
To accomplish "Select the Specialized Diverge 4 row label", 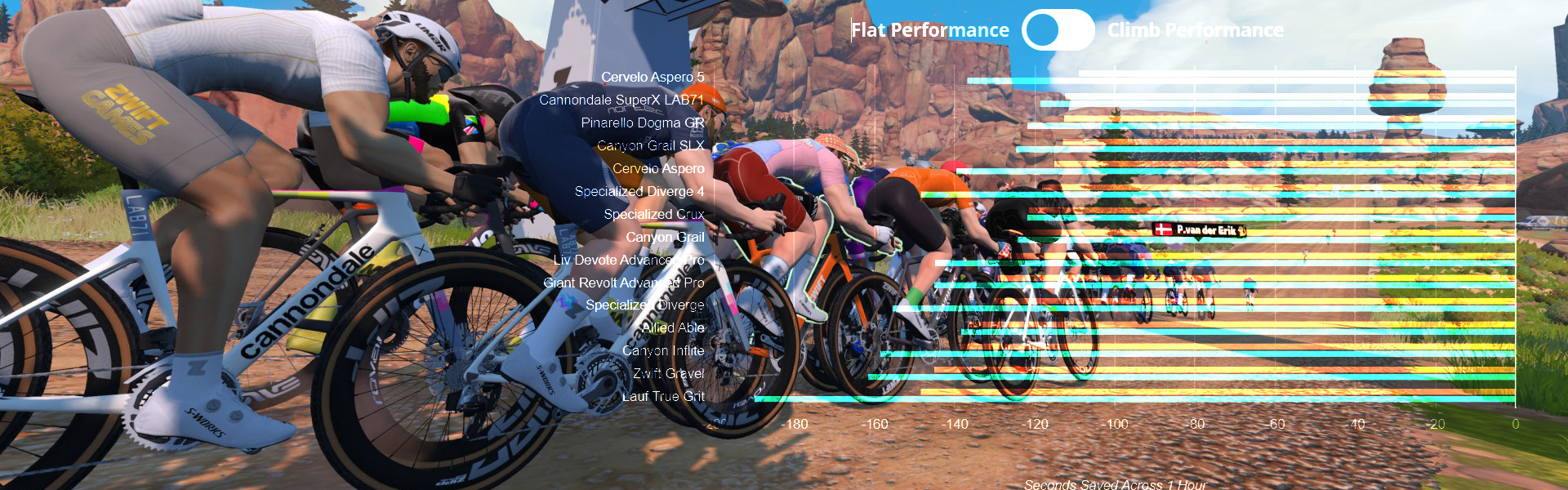I will [639, 191].
